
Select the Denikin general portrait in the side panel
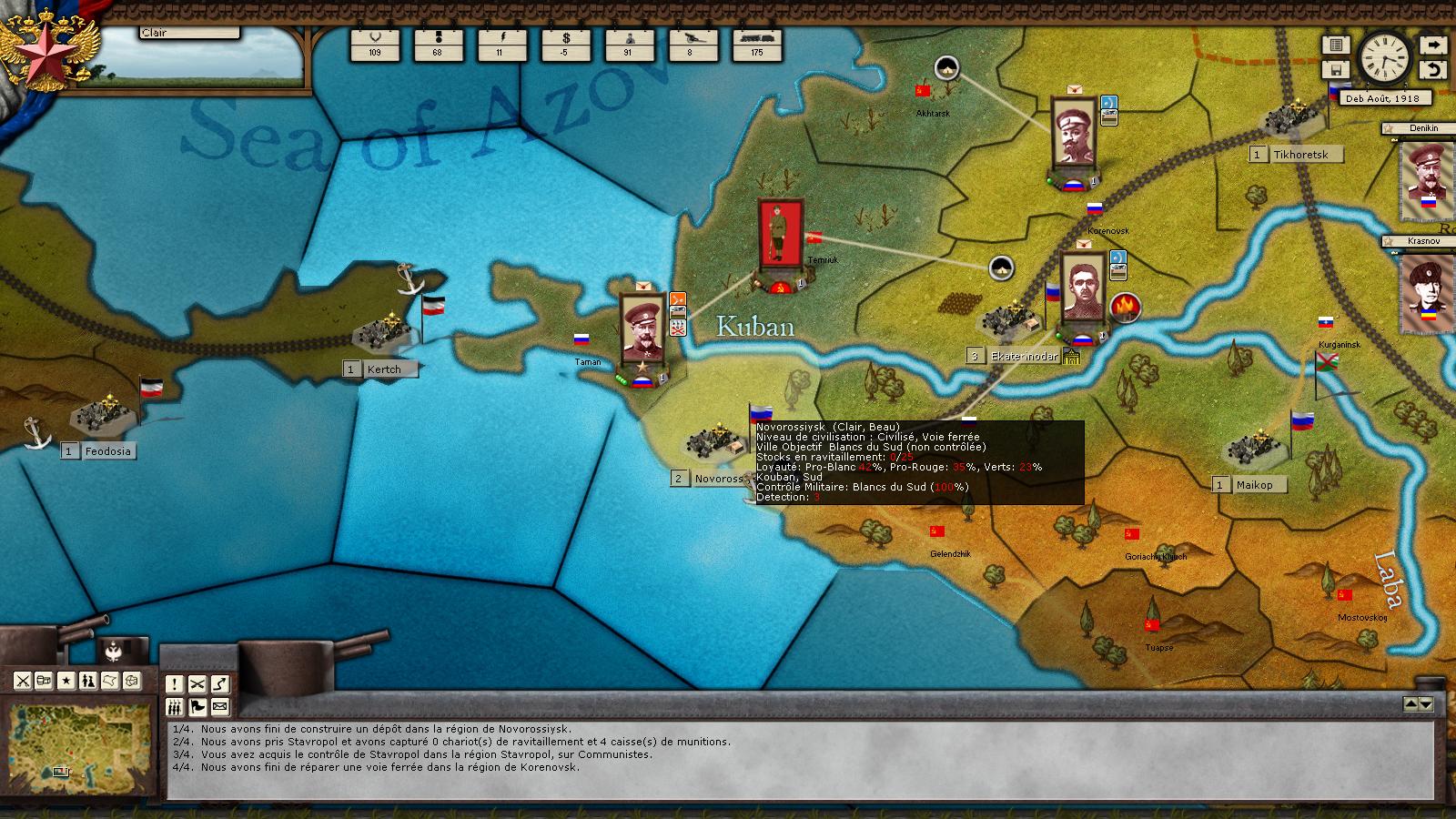click(1426, 177)
